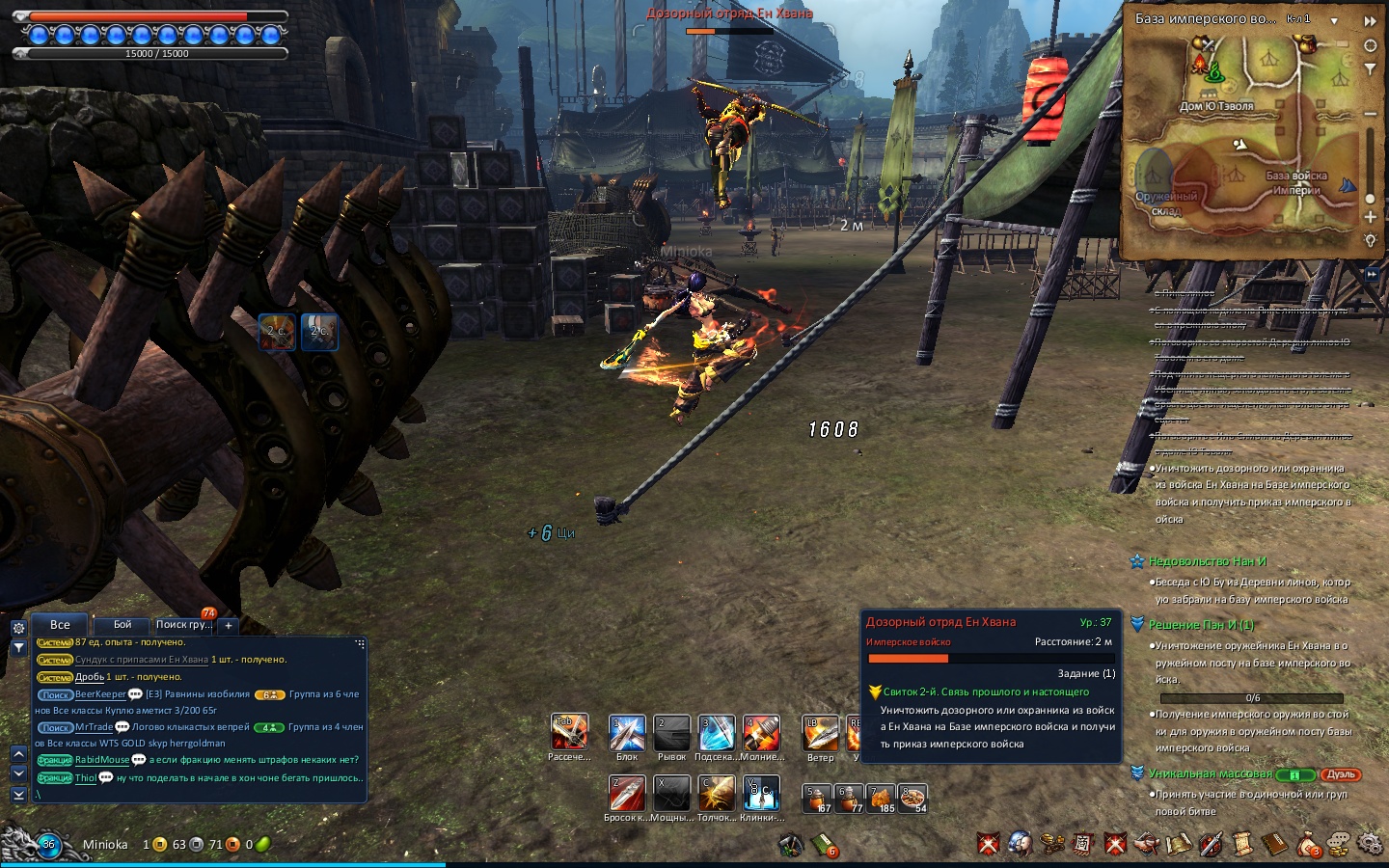Screen dimensions: 1389x868
Task: Open the settings gear in bottom menu
Action: pyautogui.click(x=1370, y=844)
